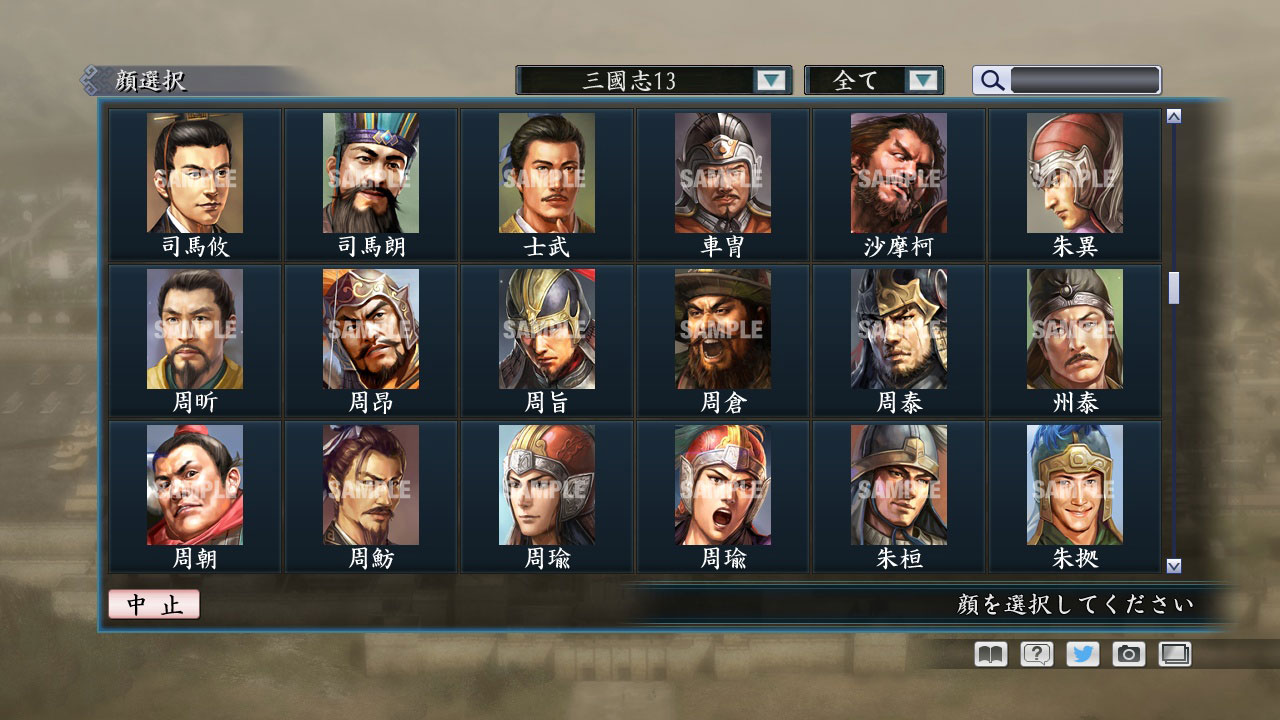This screenshot has width=1280, height=720.
Task: Click the magnifying glass search icon
Action: (x=991, y=80)
